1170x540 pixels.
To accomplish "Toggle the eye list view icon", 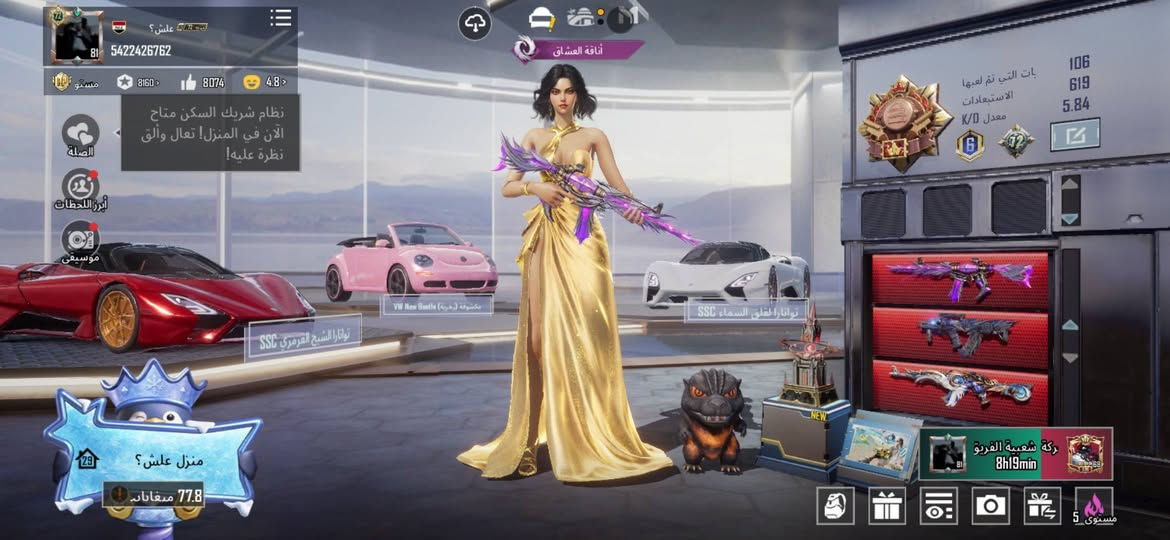I will click(939, 506).
